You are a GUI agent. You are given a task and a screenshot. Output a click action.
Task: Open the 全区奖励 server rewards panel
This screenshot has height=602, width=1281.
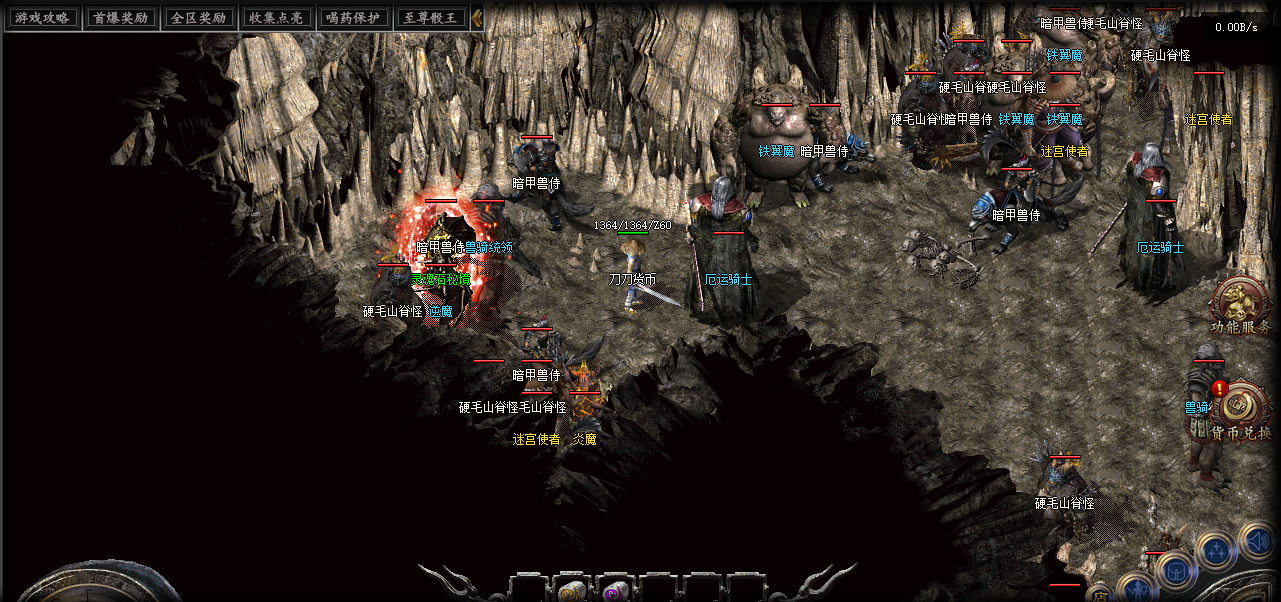point(198,18)
